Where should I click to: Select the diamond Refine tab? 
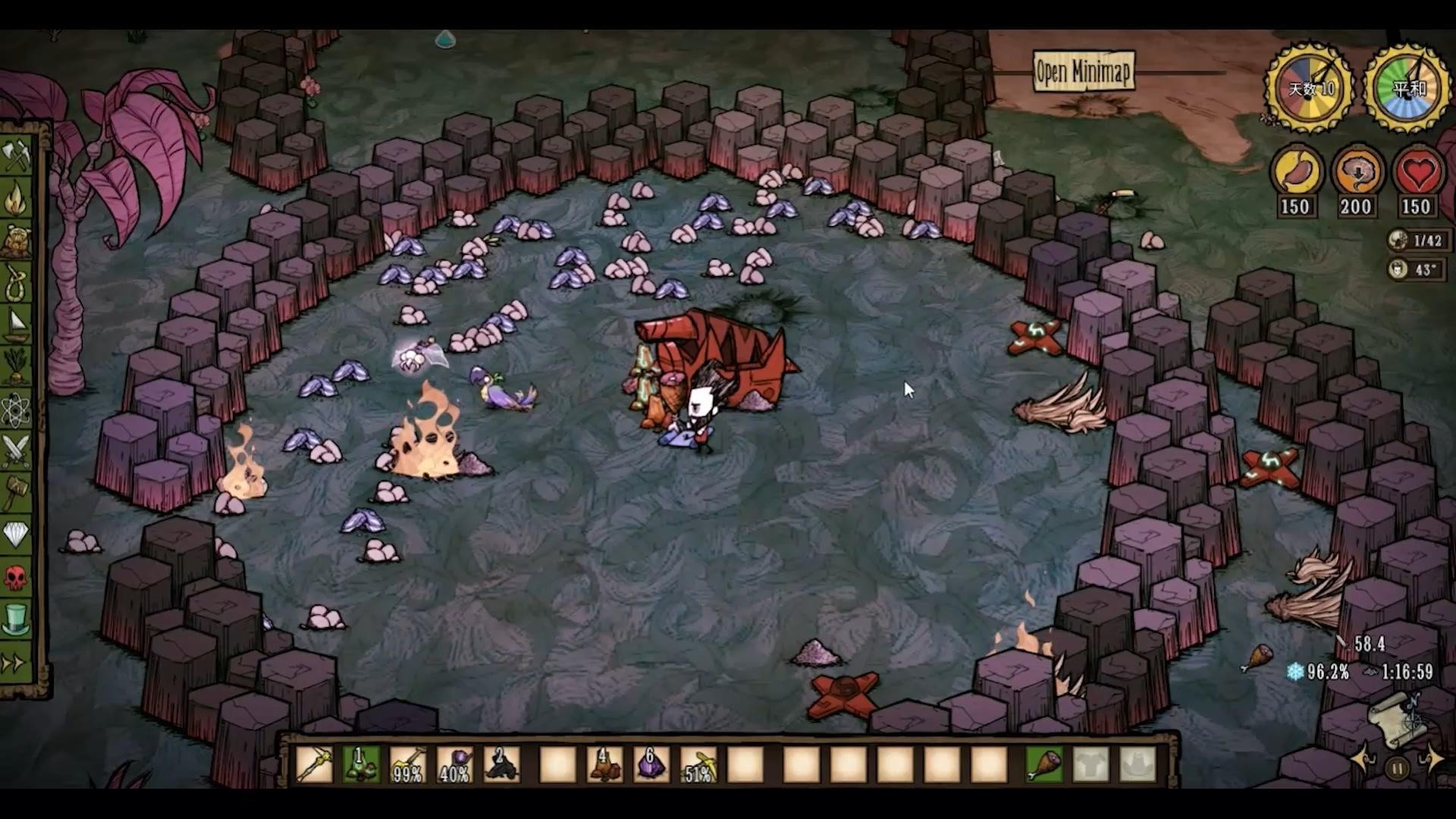(x=17, y=535)
